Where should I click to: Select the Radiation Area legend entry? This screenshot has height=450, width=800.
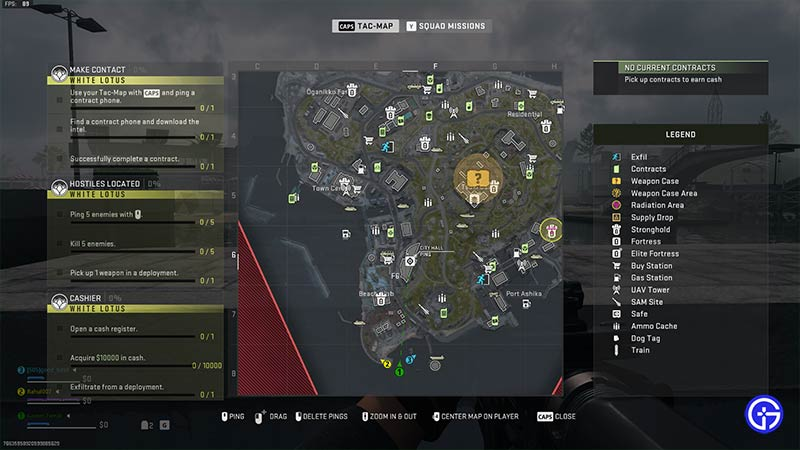click(657, 205)
